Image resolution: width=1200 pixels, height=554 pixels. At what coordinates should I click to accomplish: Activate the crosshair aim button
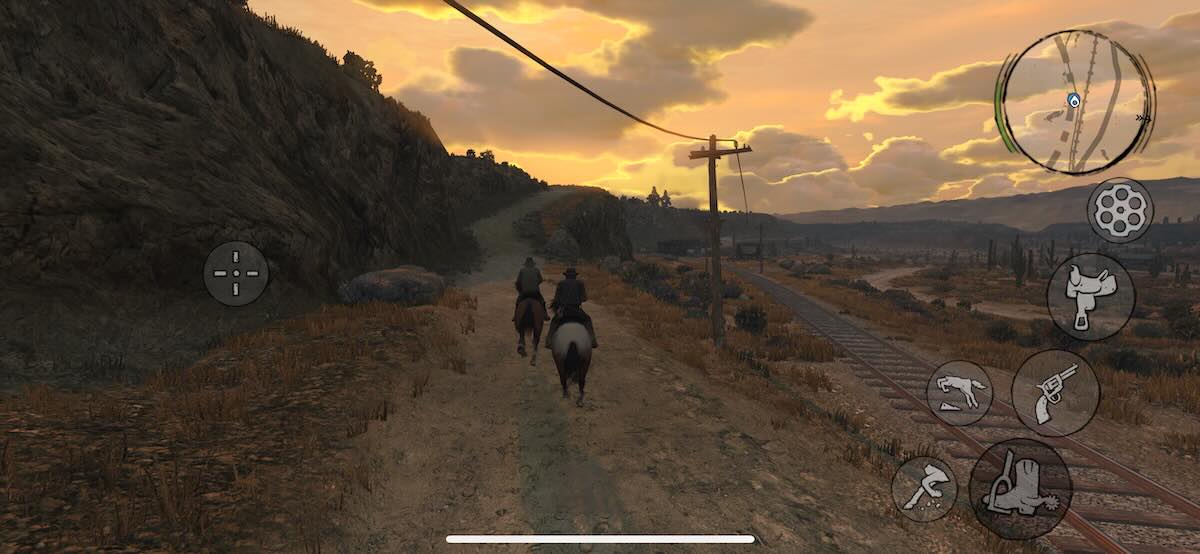point(236,273)
